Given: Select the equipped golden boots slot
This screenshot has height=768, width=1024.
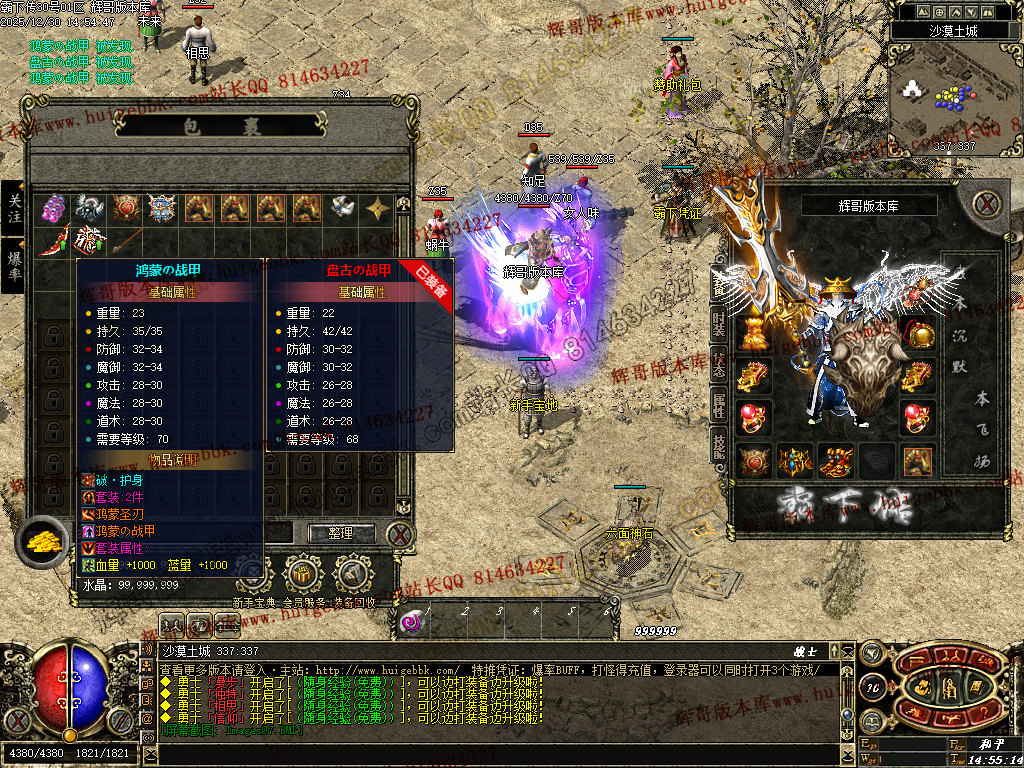Looking at the screenshot, I should tap(835, 461).
